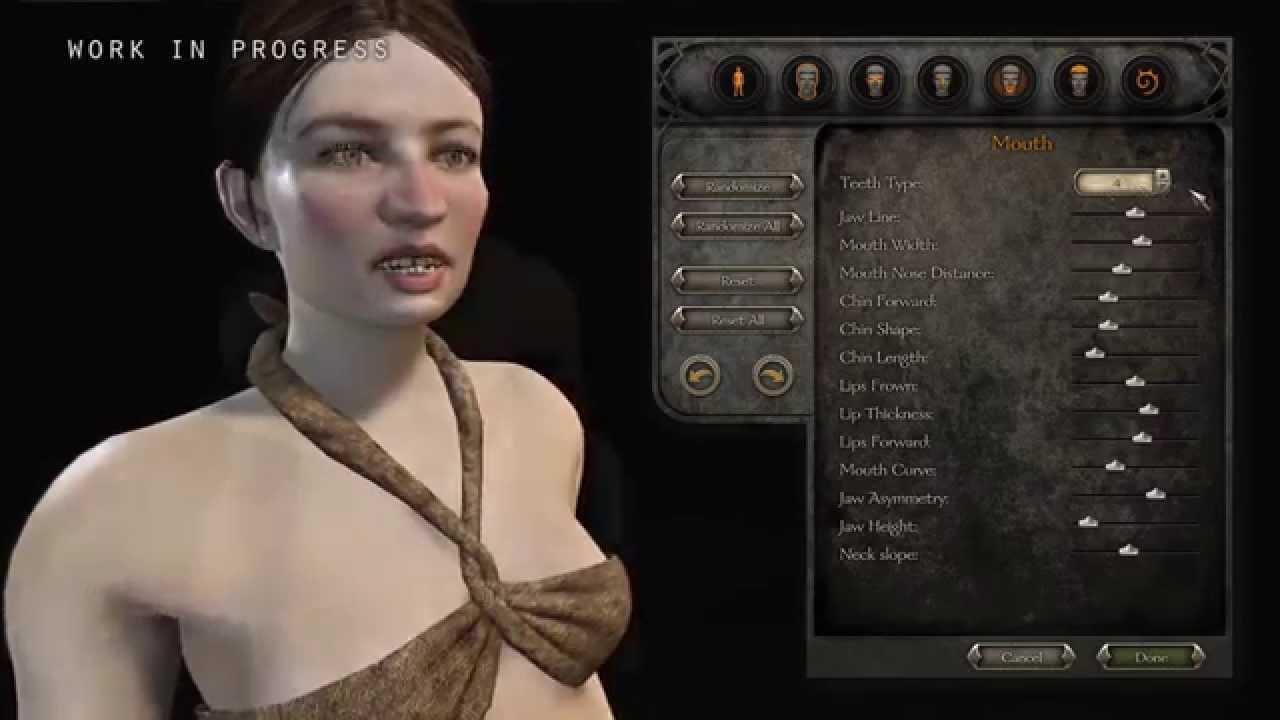Click the Randomize All button
The width and height of the screenshot is (1280, 720).
pyautogui.click(x=737, y=225)
